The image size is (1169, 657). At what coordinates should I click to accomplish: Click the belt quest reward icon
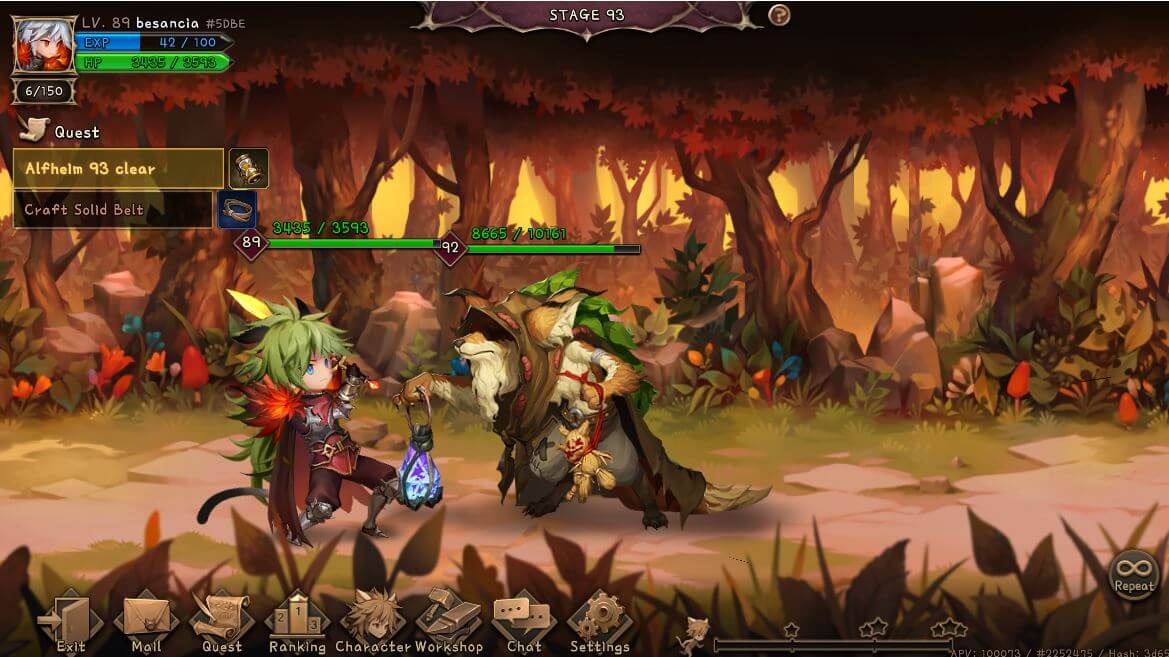click(237, 210)
